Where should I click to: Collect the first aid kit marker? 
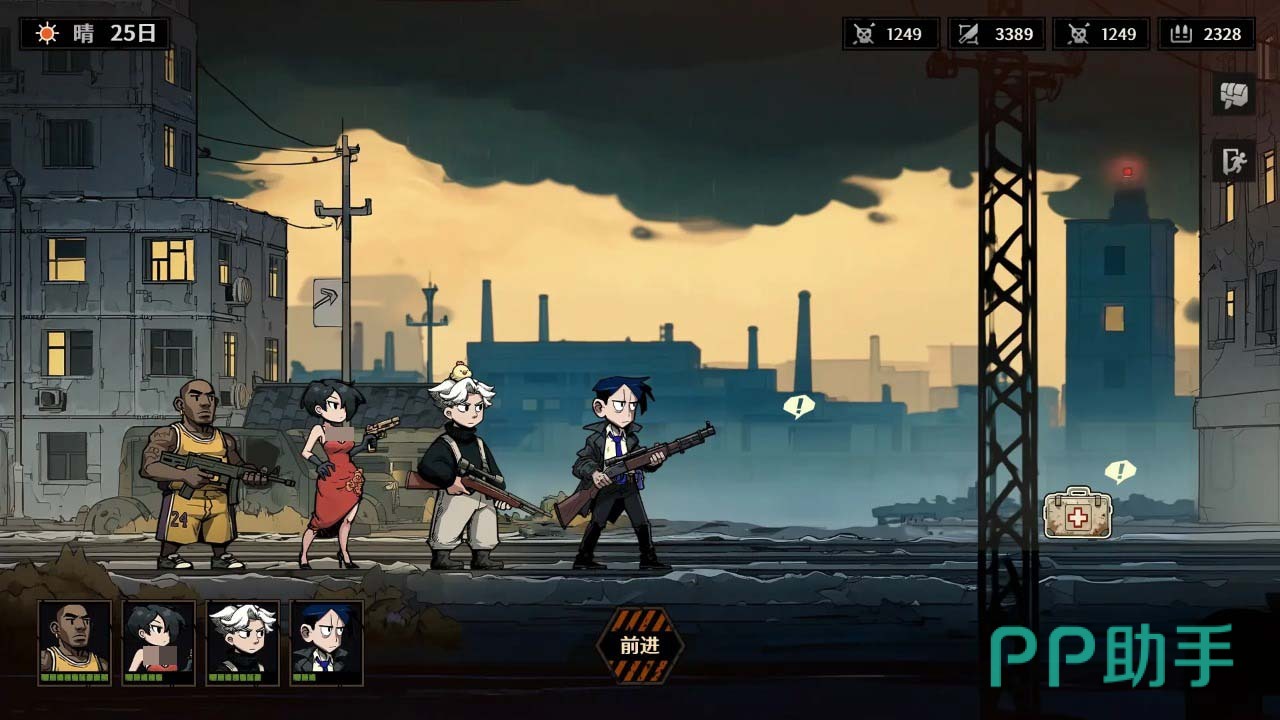1077,514
